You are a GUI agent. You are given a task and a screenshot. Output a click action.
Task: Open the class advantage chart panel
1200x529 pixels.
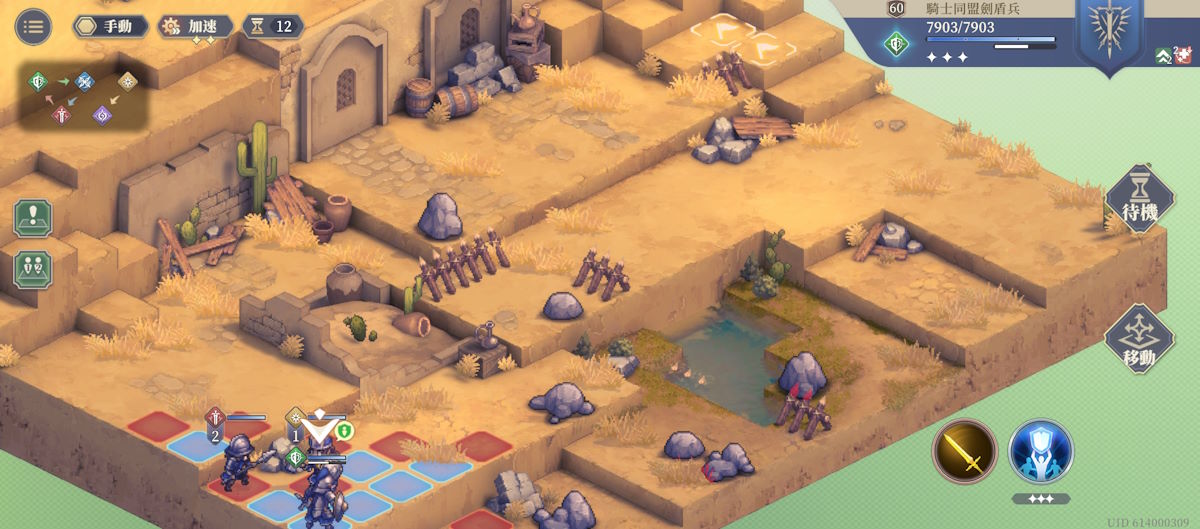click(x=84, y=96)
